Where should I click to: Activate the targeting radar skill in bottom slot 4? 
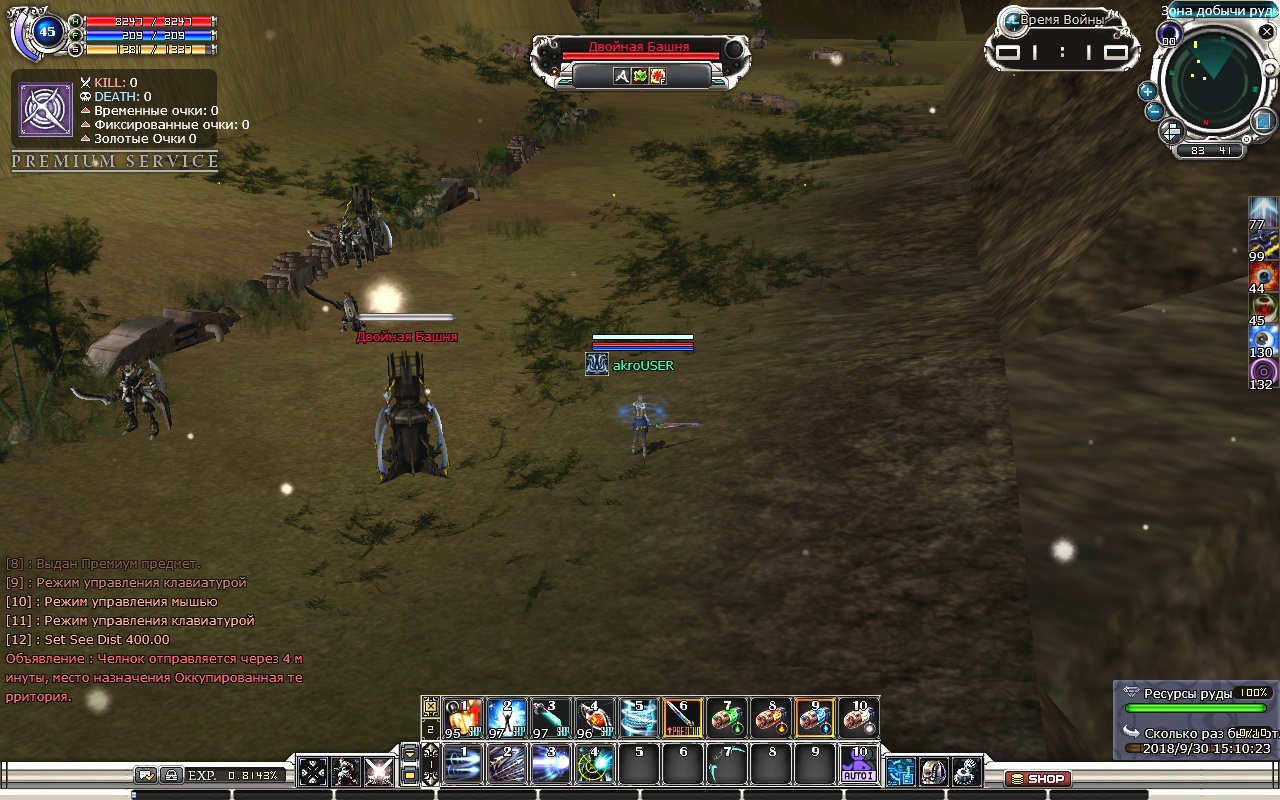[595, 765]
